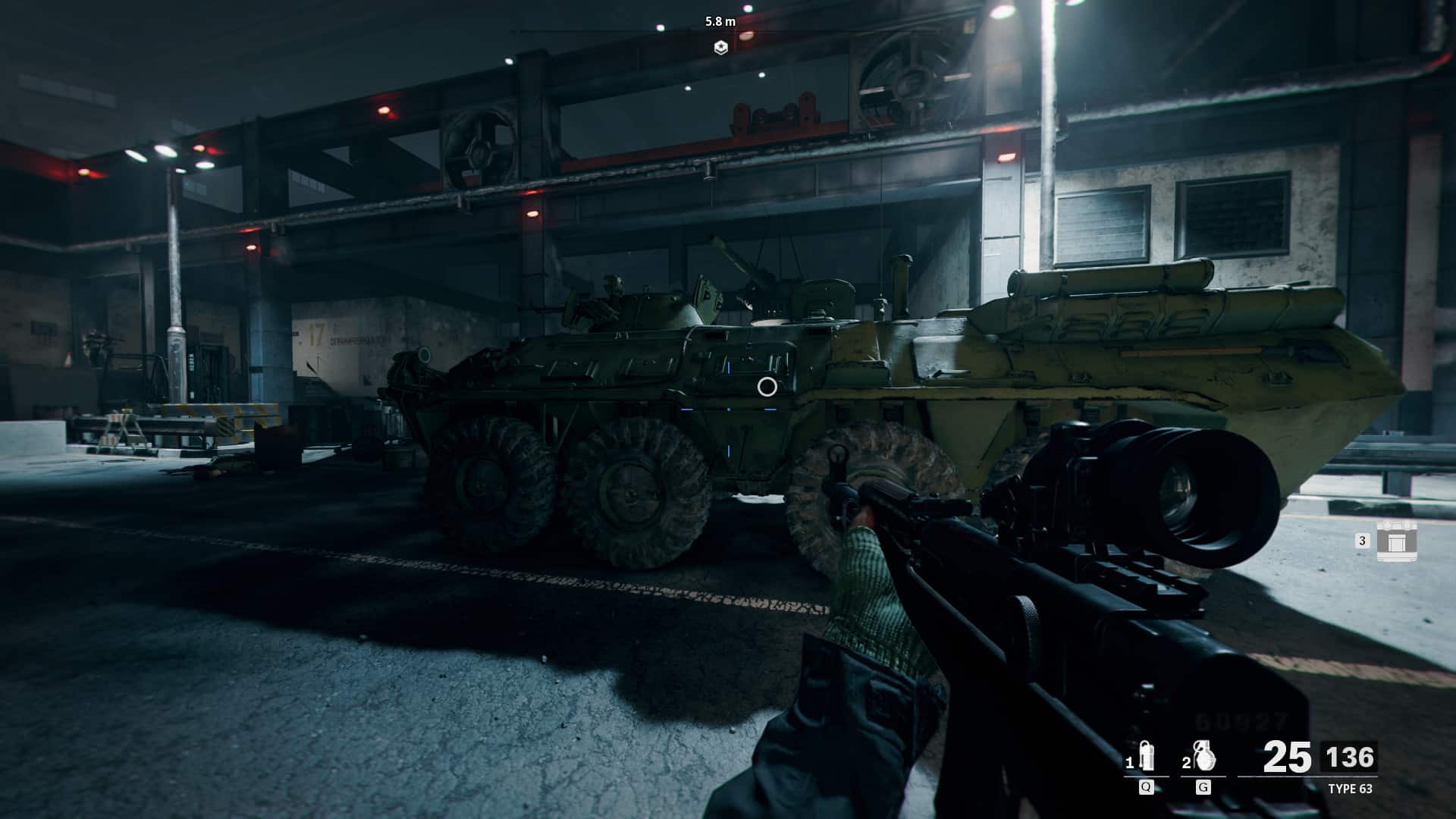Click the divider line under the ammo counter
Screen dimensions: 1456x819
(1307, 776)
